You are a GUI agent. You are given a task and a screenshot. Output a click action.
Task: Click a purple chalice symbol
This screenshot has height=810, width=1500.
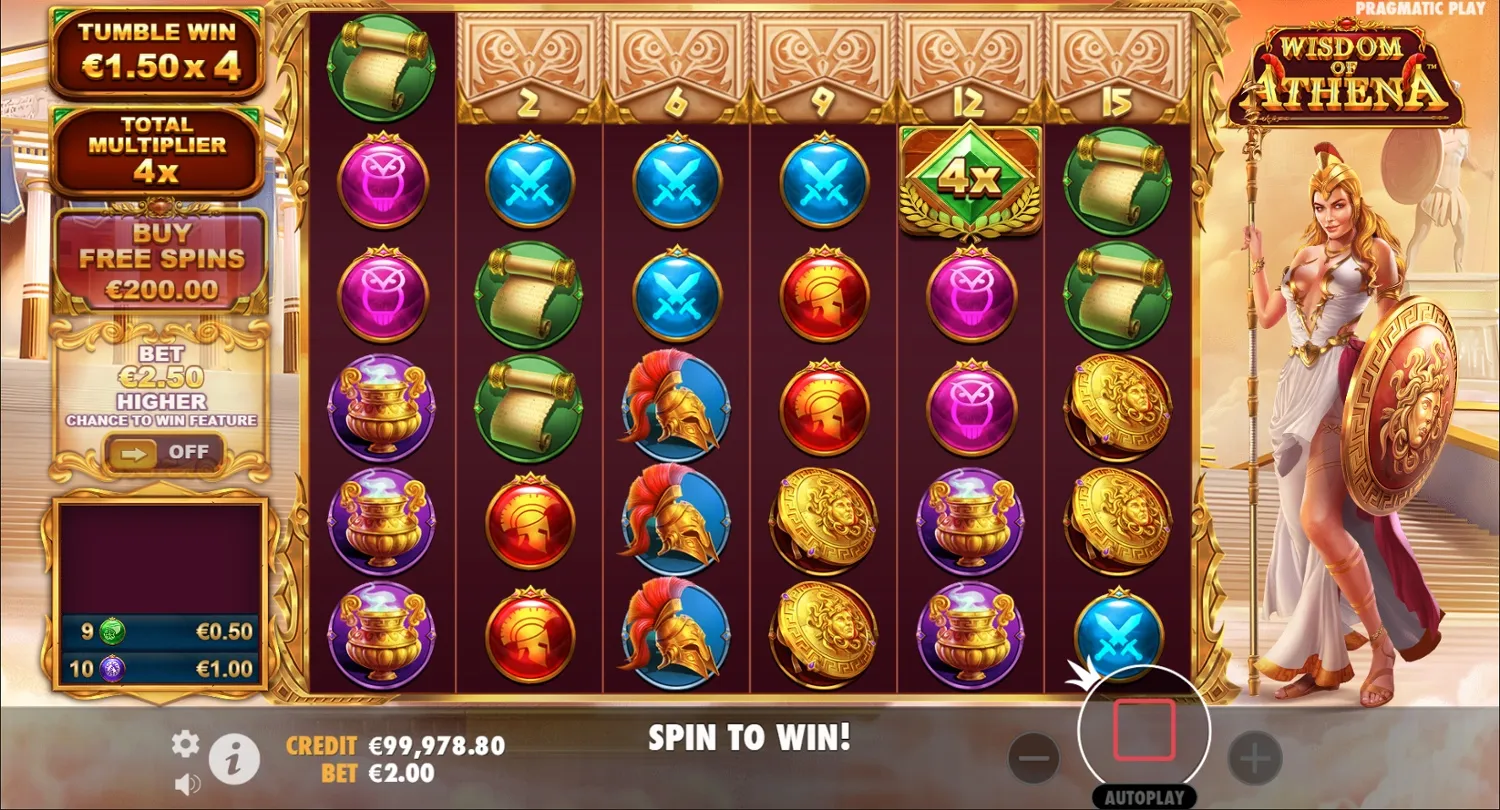tap(381, 408)
